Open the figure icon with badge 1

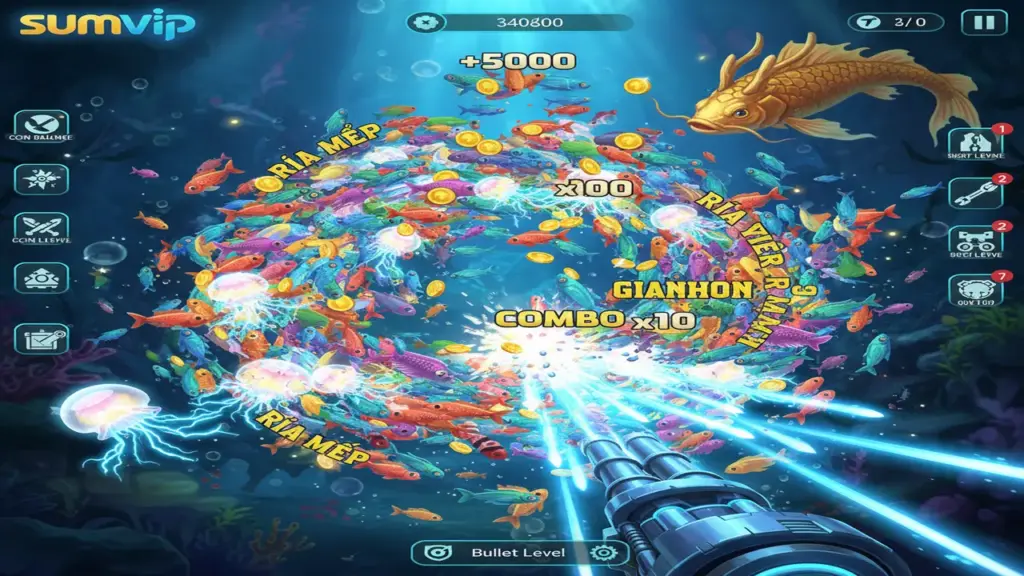pyautogui.click(x=975, y=143)
